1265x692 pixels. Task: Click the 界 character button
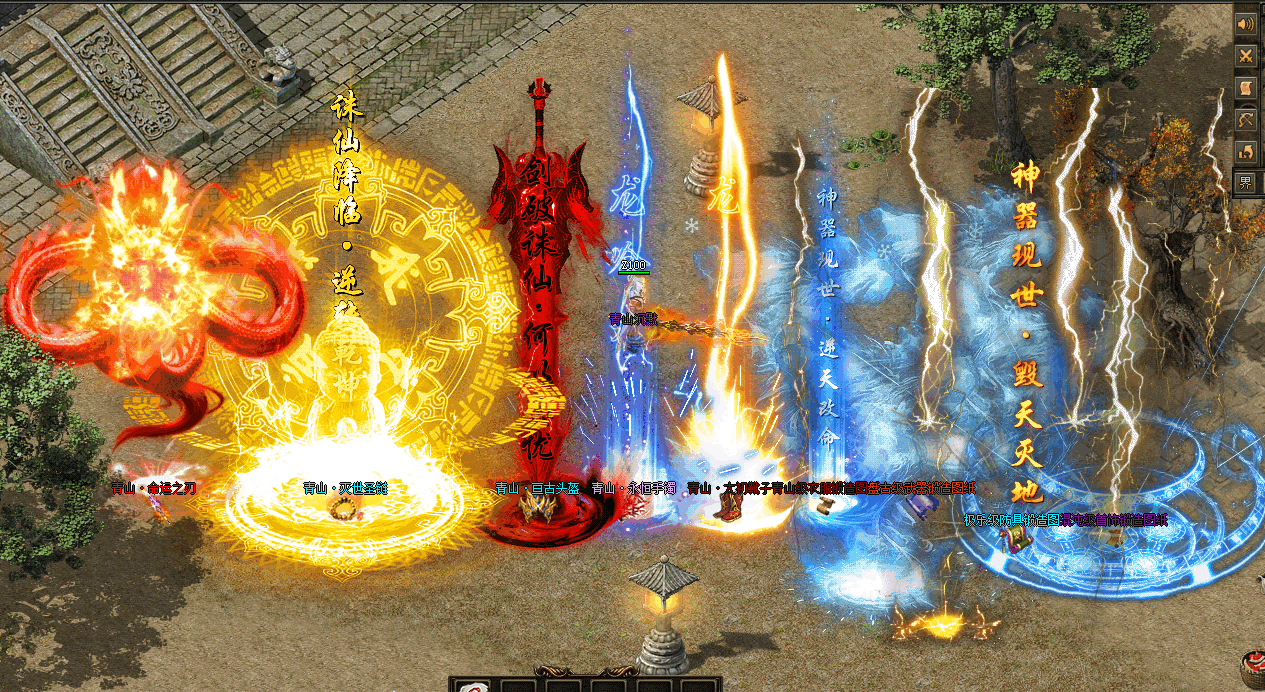(x=1246, y=183)
